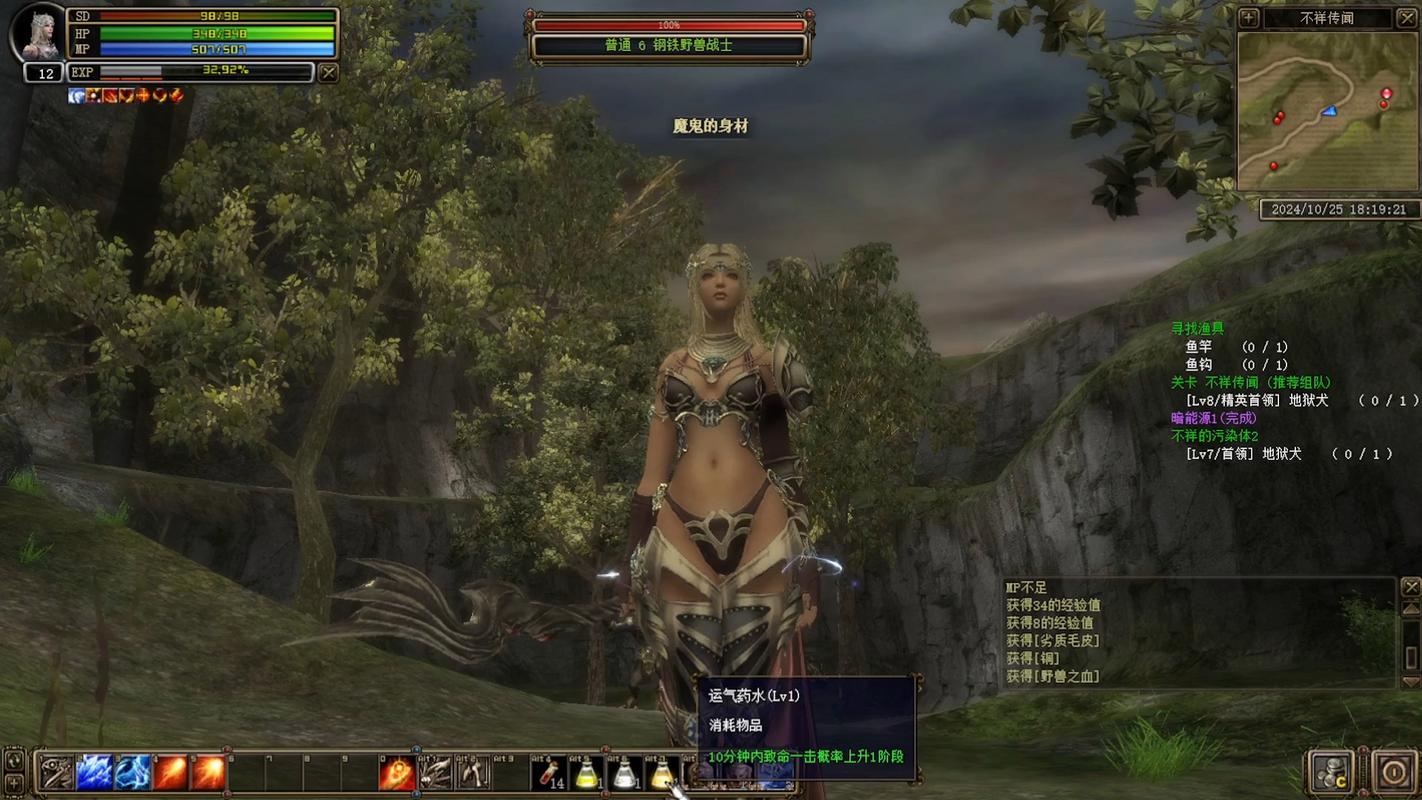
Task: Use the red health potion with 14 count
Action: click(x=549, y=772)
